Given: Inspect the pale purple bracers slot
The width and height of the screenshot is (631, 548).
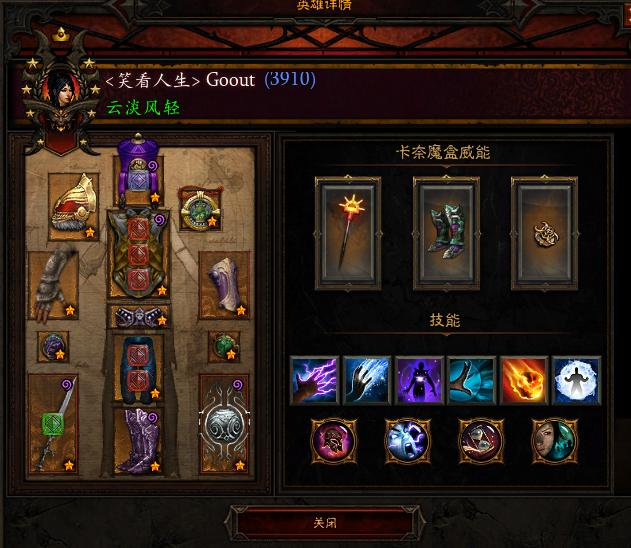Looking at the screenshot, I should coord(223,284).
